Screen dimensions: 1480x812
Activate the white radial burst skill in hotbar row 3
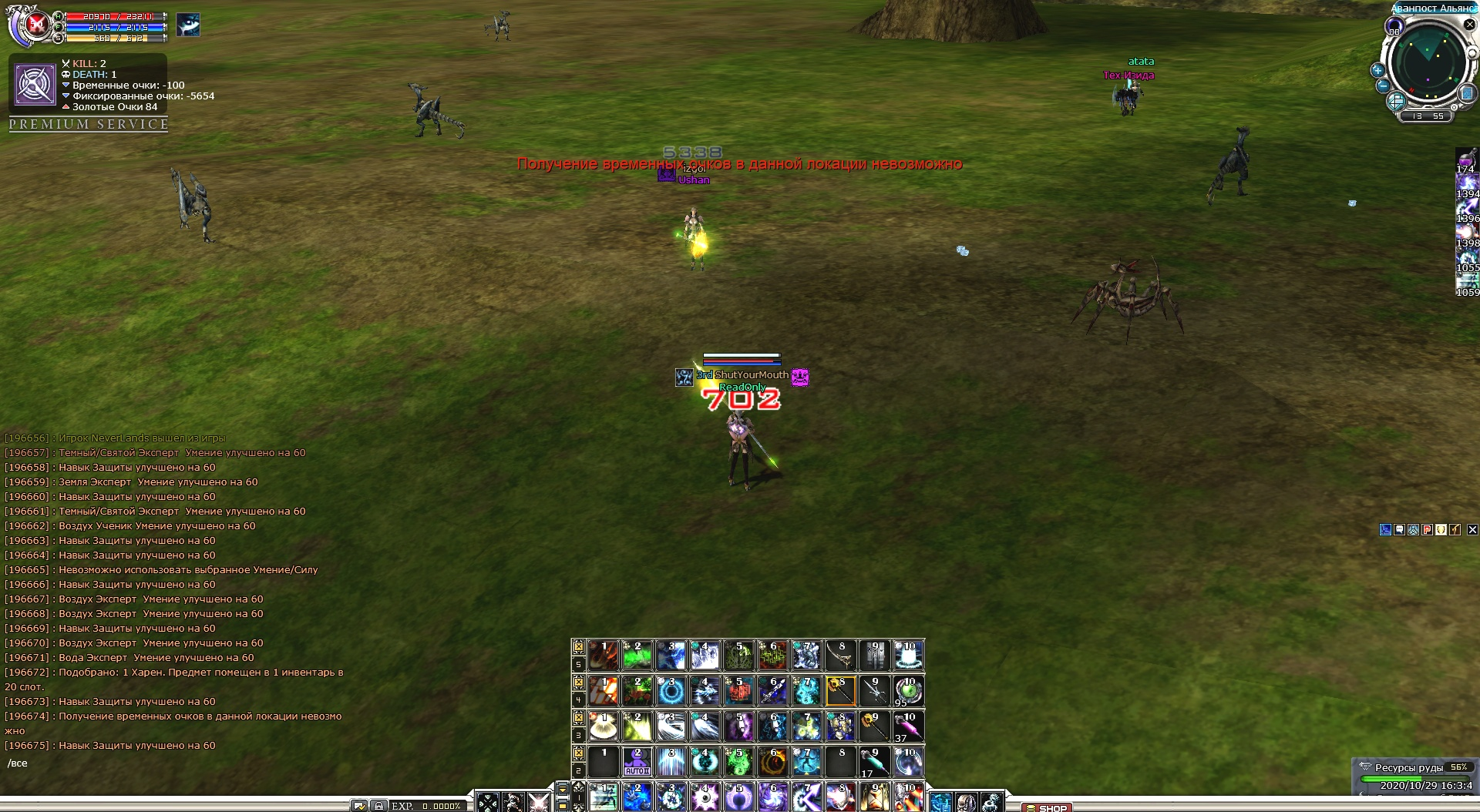coord(604,726)
